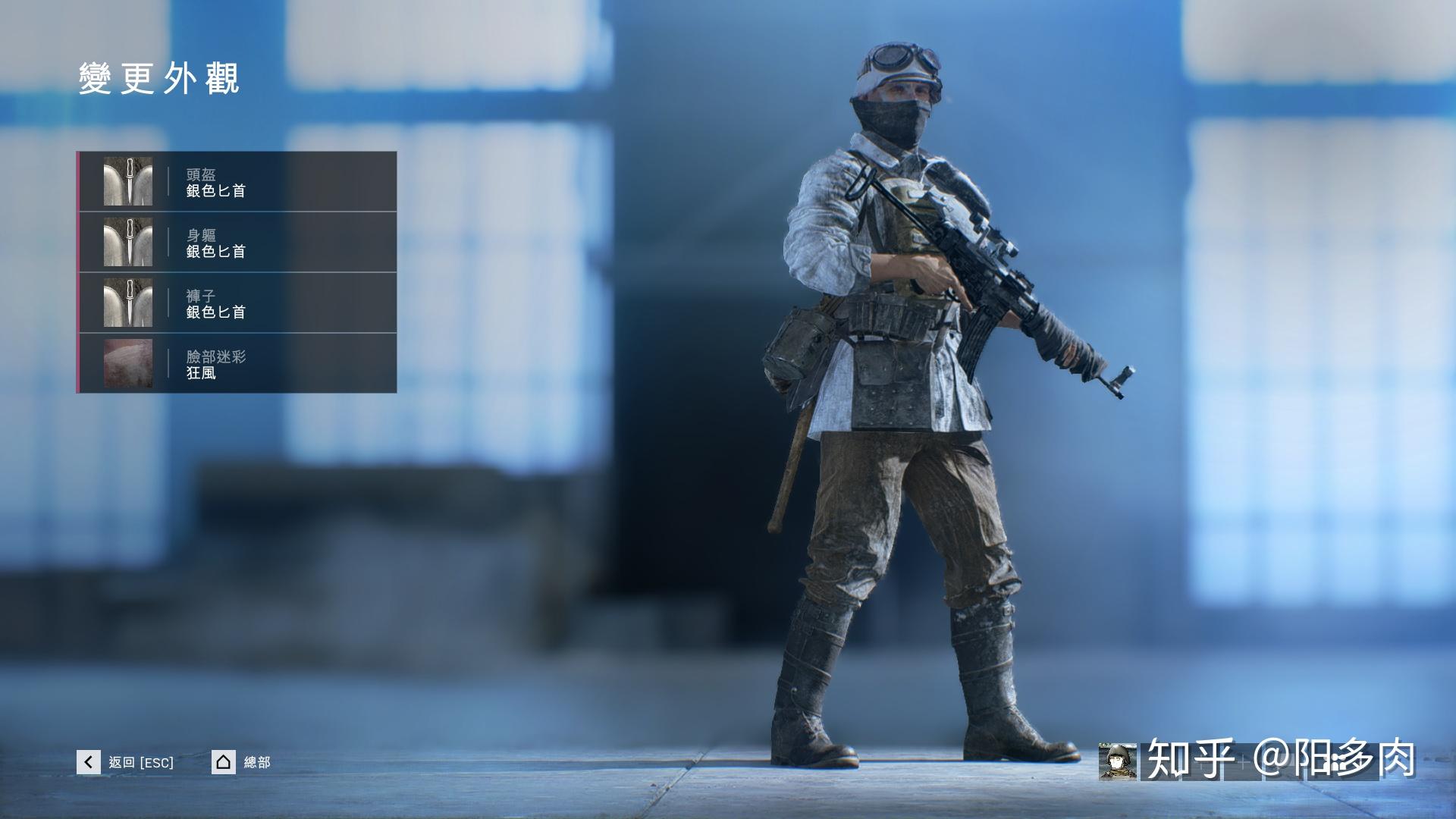Open the 身軀 (torso) appearance row
Image resolution: width=1456 pixels, height=819 pixels.
point(237,243)
